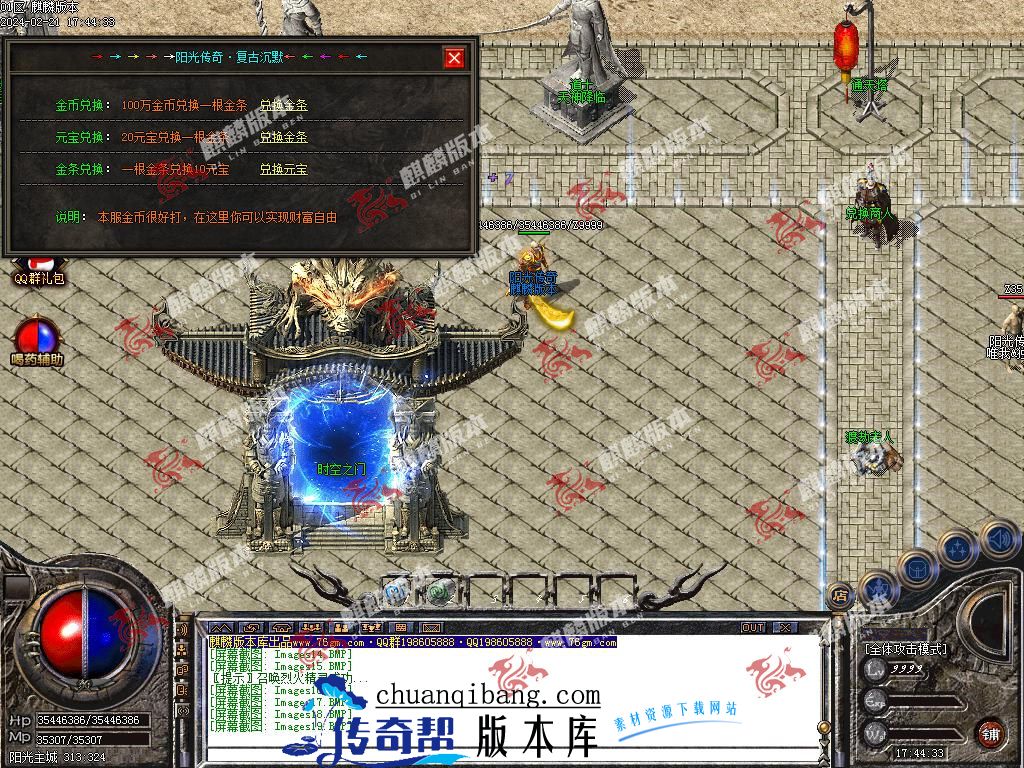Open the QQ群礼包 gift pack icon
This screenshot has height=768, width=1024.
(x=38, y=270)
